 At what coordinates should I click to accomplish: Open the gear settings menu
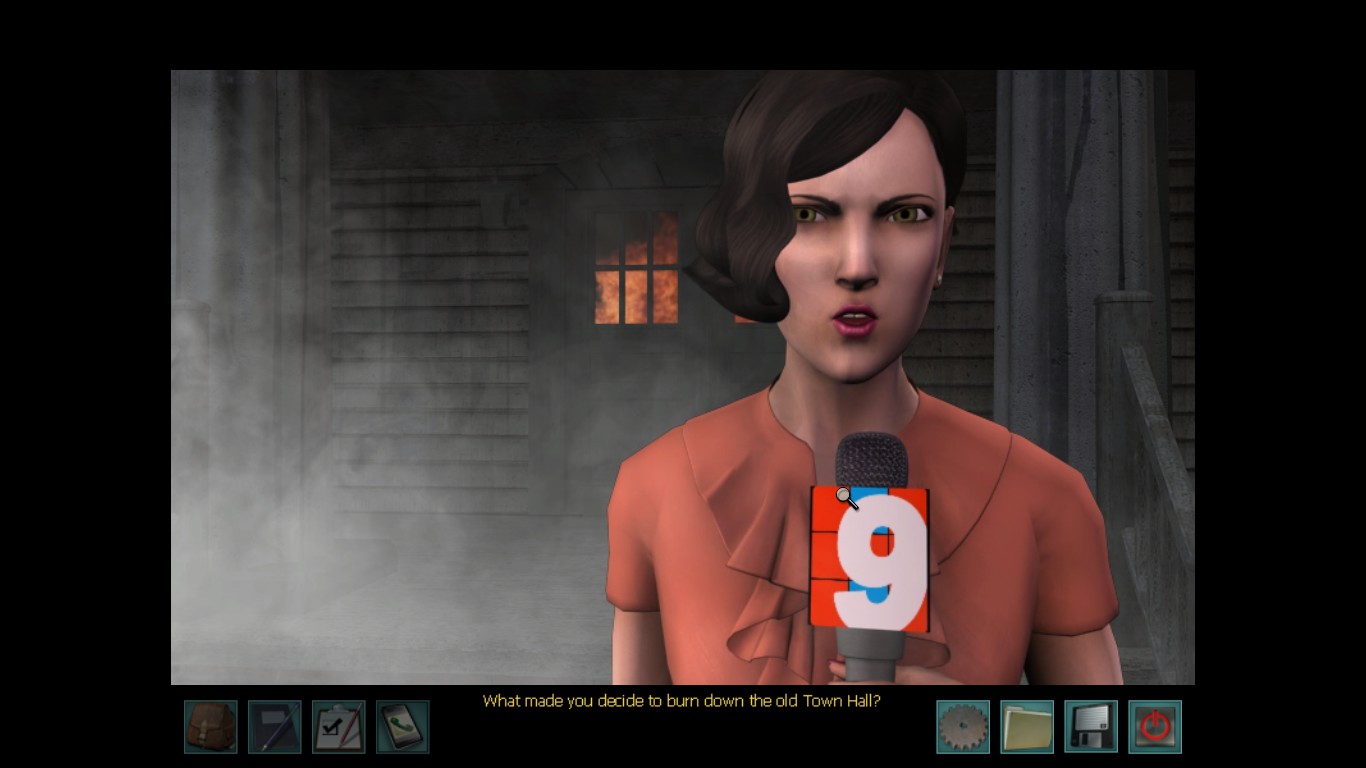[963, 727]
